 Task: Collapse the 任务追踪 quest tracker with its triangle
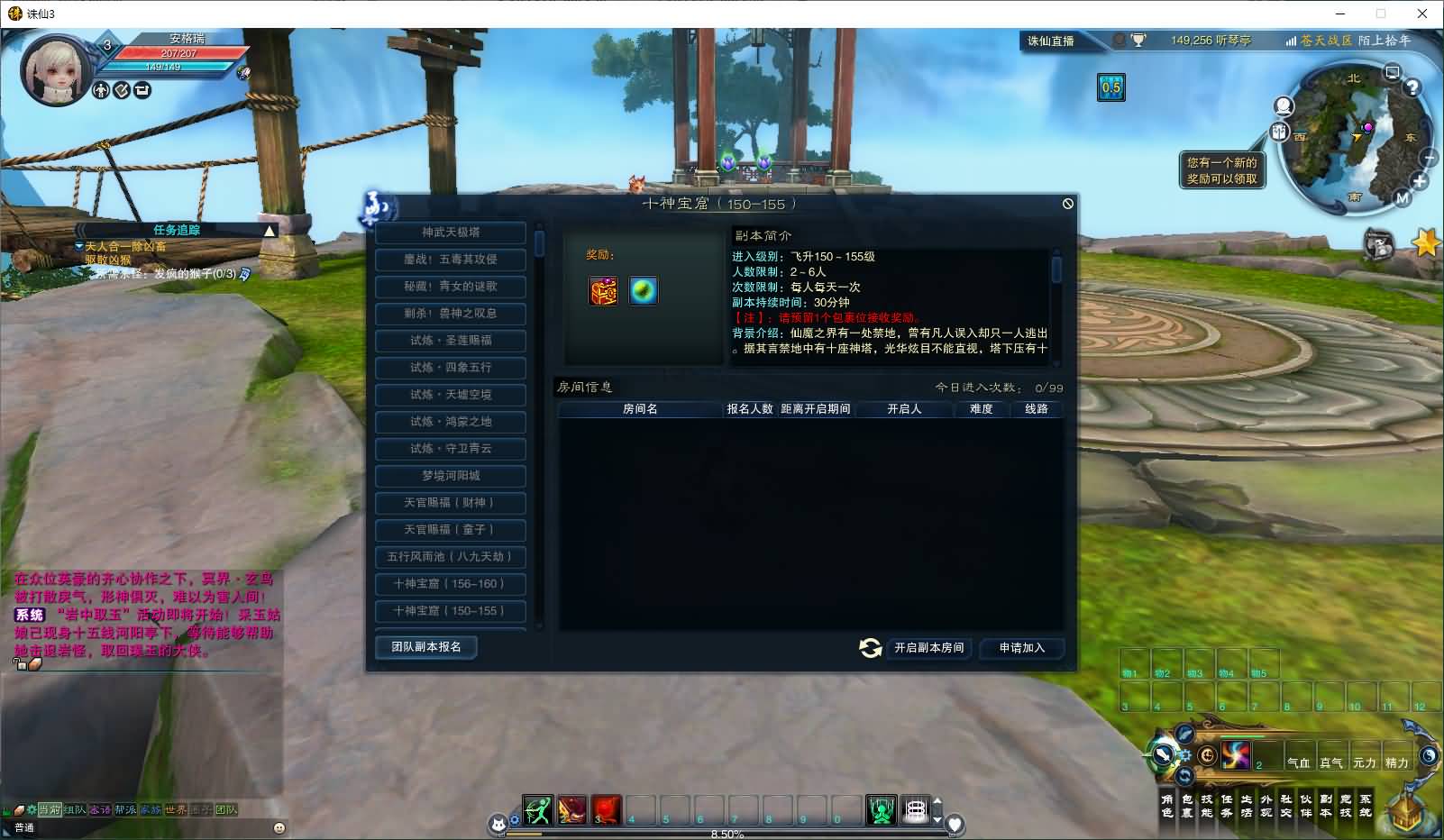[x=270, y=230]
